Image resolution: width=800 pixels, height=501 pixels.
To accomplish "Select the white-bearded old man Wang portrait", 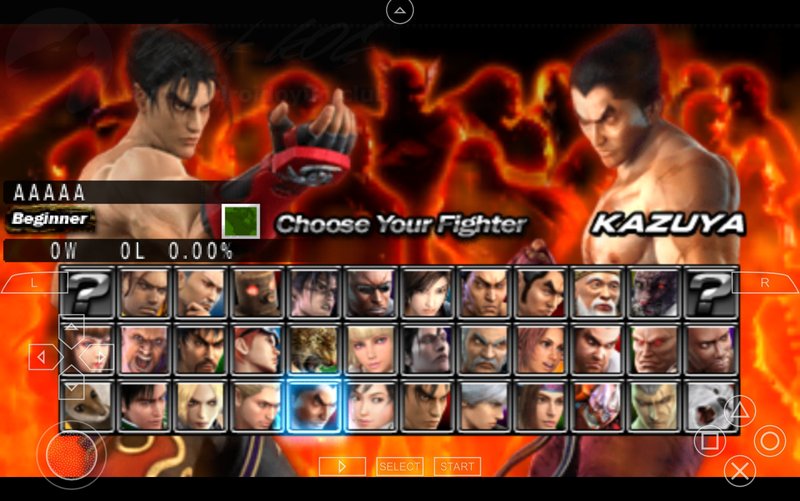I will tap(600, 293).
